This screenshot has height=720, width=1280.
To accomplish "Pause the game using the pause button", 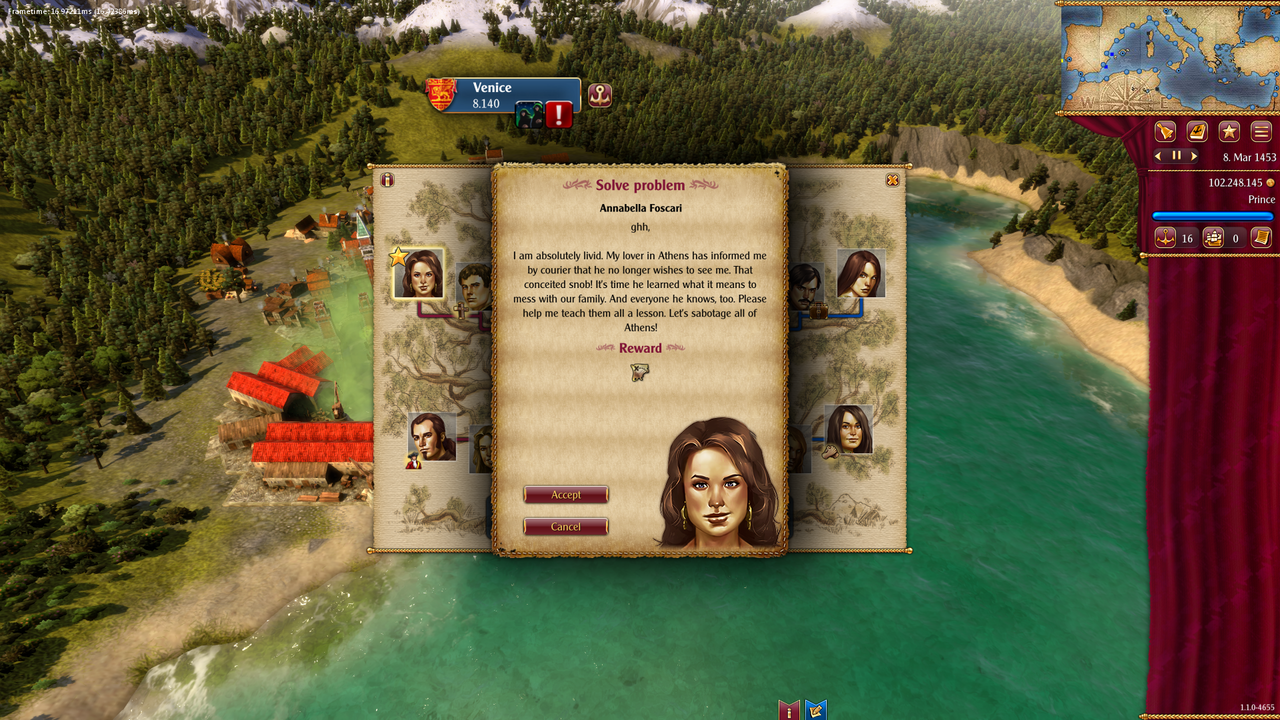I will pos(1175,155).
